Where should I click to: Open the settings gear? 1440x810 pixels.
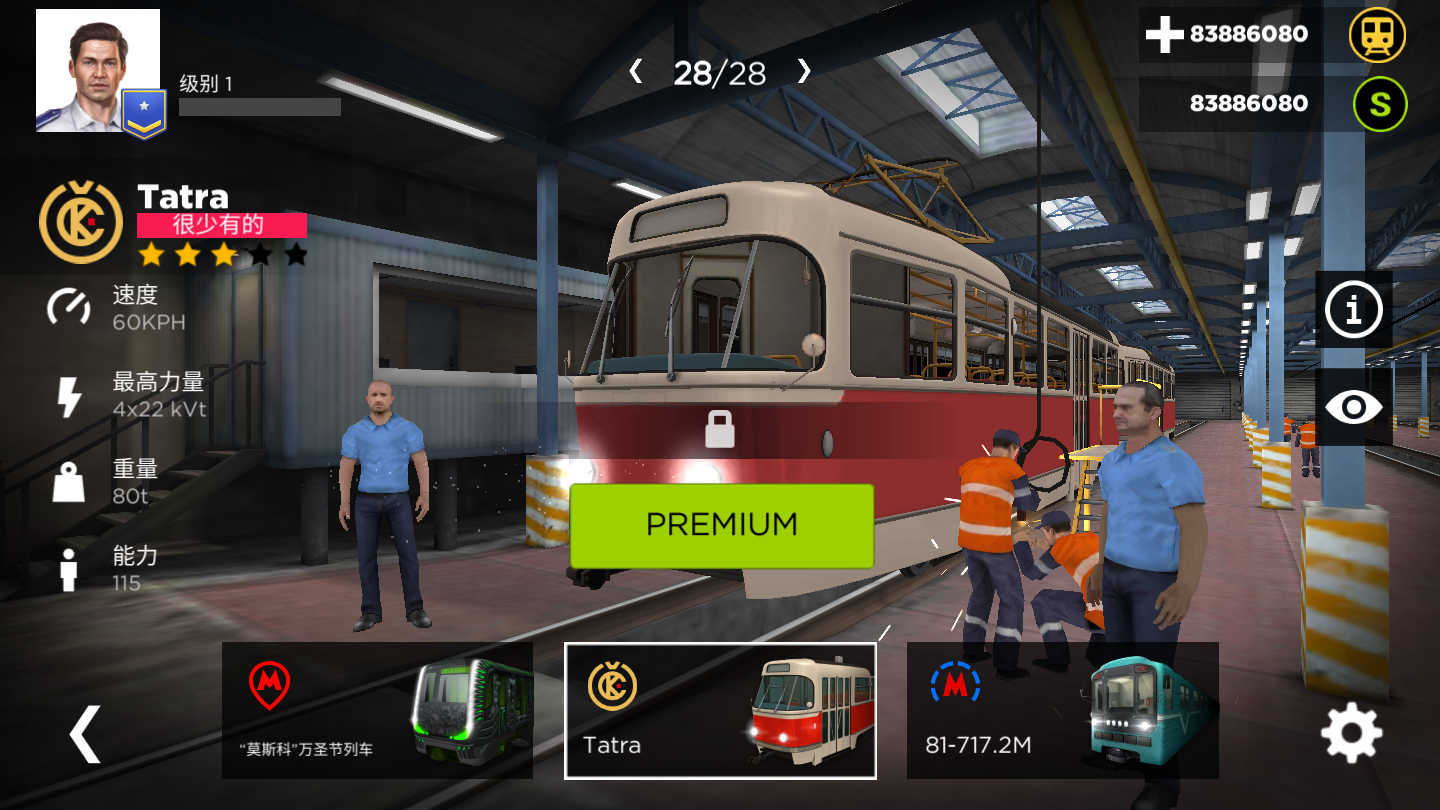pos(1351,734)
